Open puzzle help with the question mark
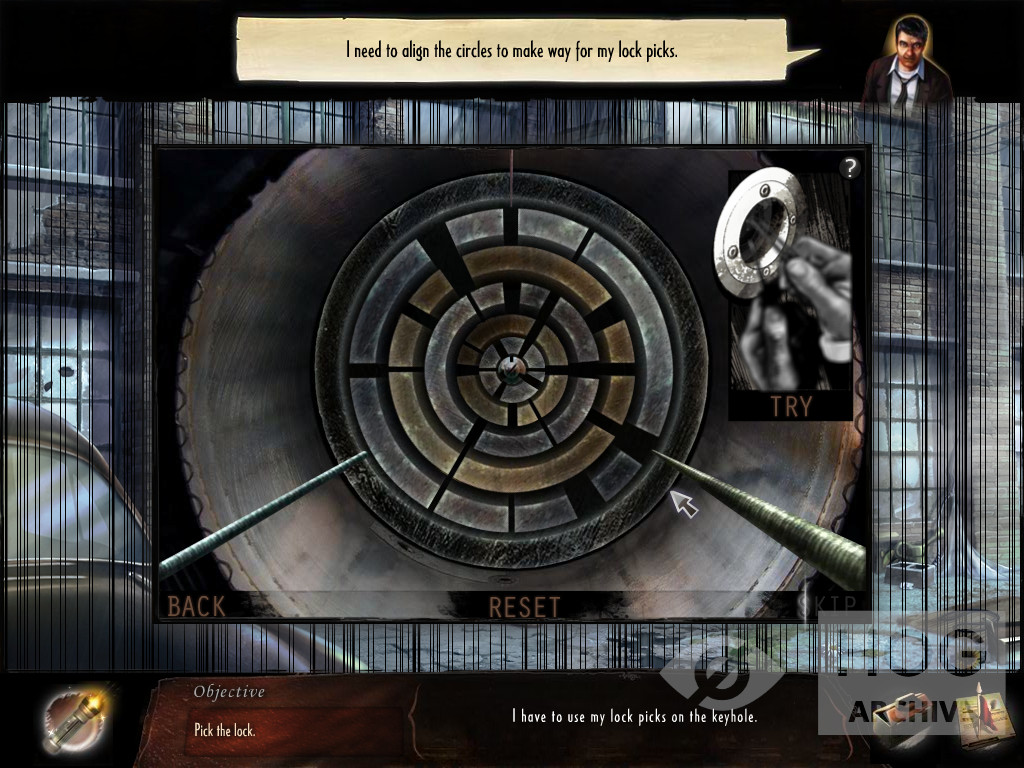The image size is (1024, 768). tap(849, 168)
